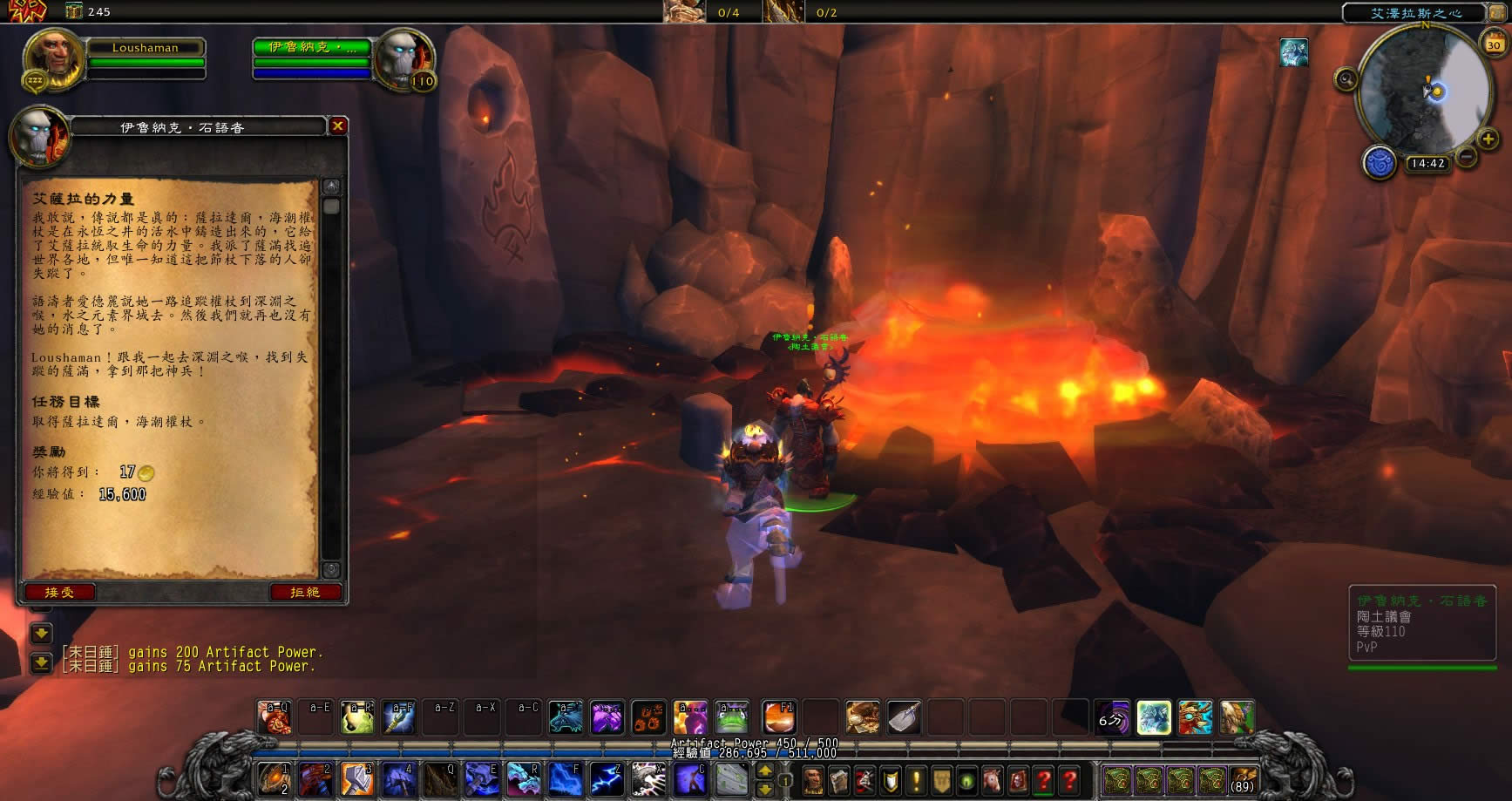Select the target portrait of 伊魯納克
1512x801 pixels.
(403, 59)
